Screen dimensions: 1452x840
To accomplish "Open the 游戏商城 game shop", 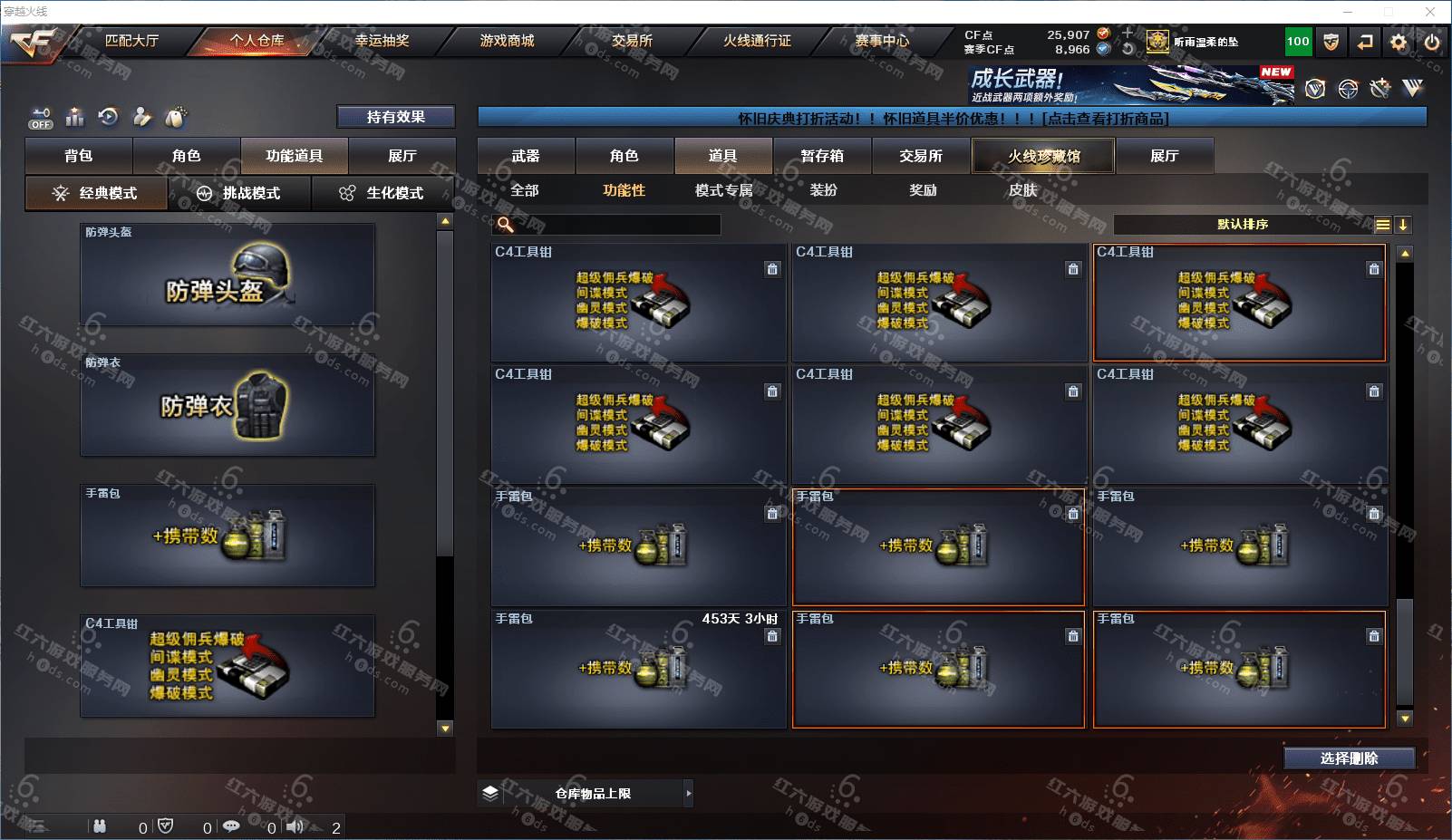I will [507, 41].
